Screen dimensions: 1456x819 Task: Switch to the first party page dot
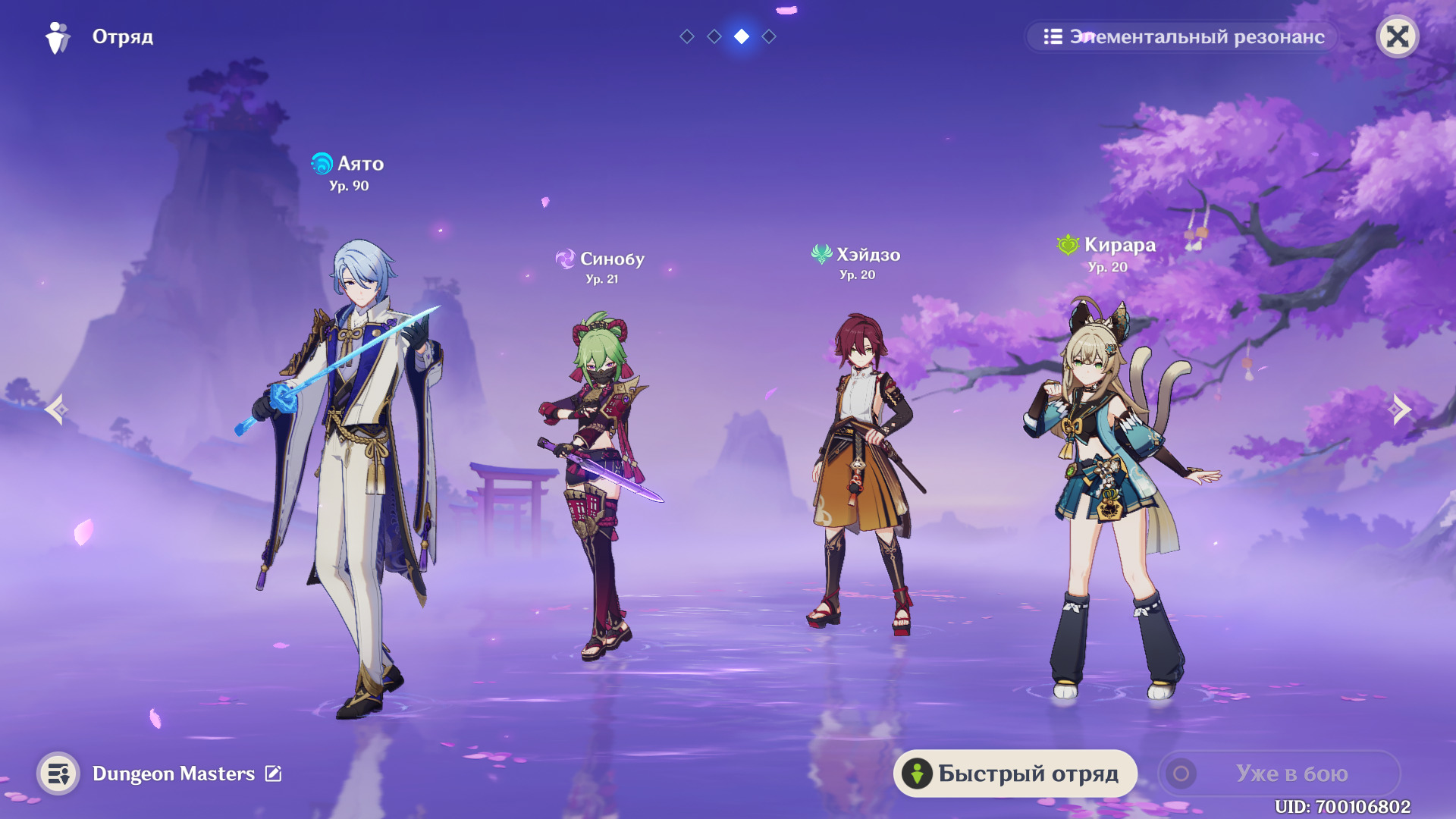coord(687,36)
